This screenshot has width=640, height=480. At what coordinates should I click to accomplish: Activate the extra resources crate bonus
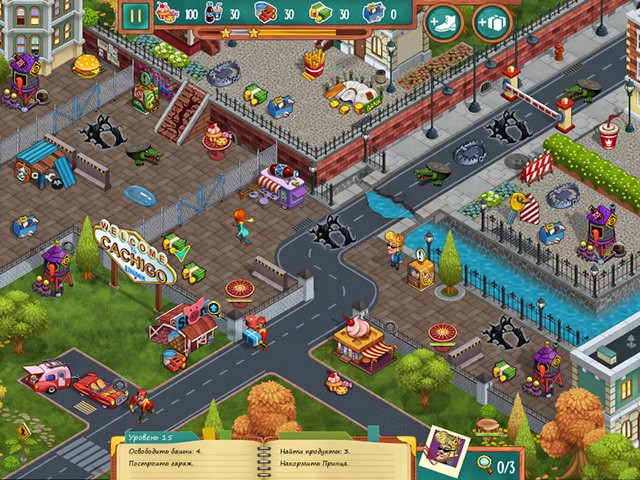point(492,22)
